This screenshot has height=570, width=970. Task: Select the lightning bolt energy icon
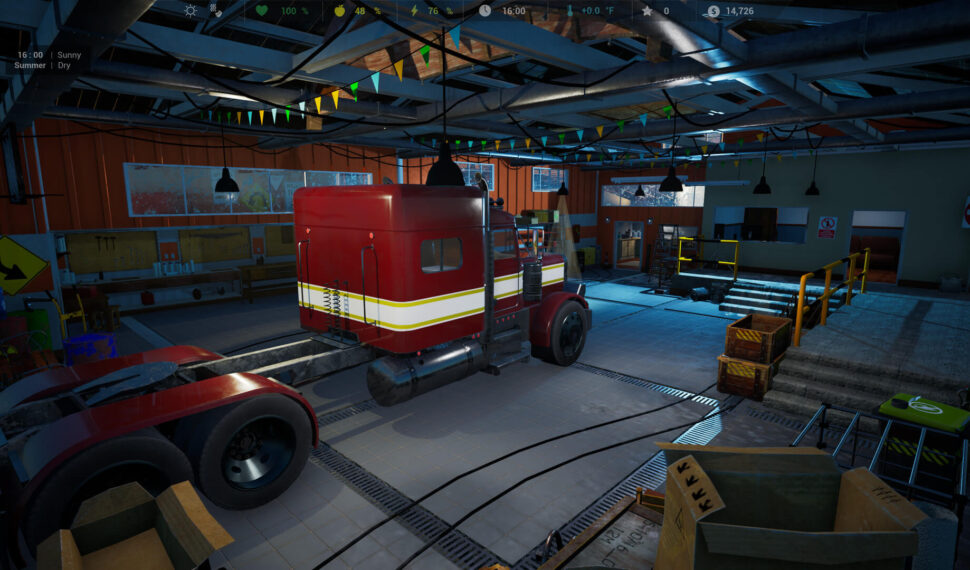413,11
